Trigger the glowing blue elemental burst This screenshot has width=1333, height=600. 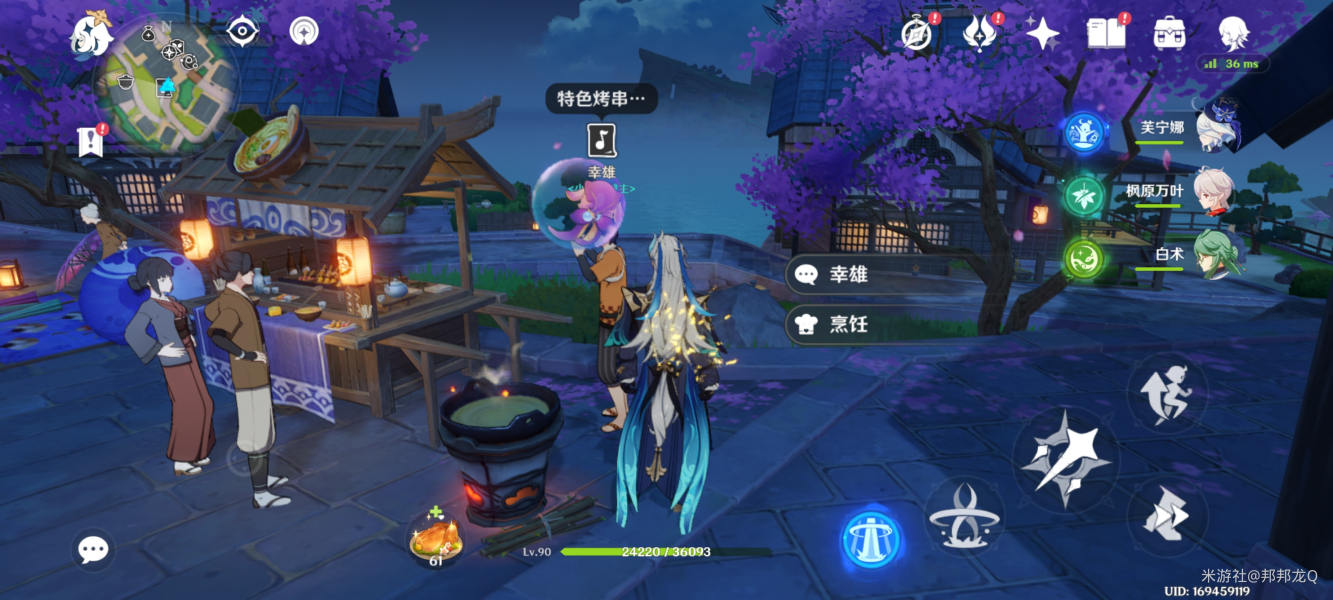point(872,540)
